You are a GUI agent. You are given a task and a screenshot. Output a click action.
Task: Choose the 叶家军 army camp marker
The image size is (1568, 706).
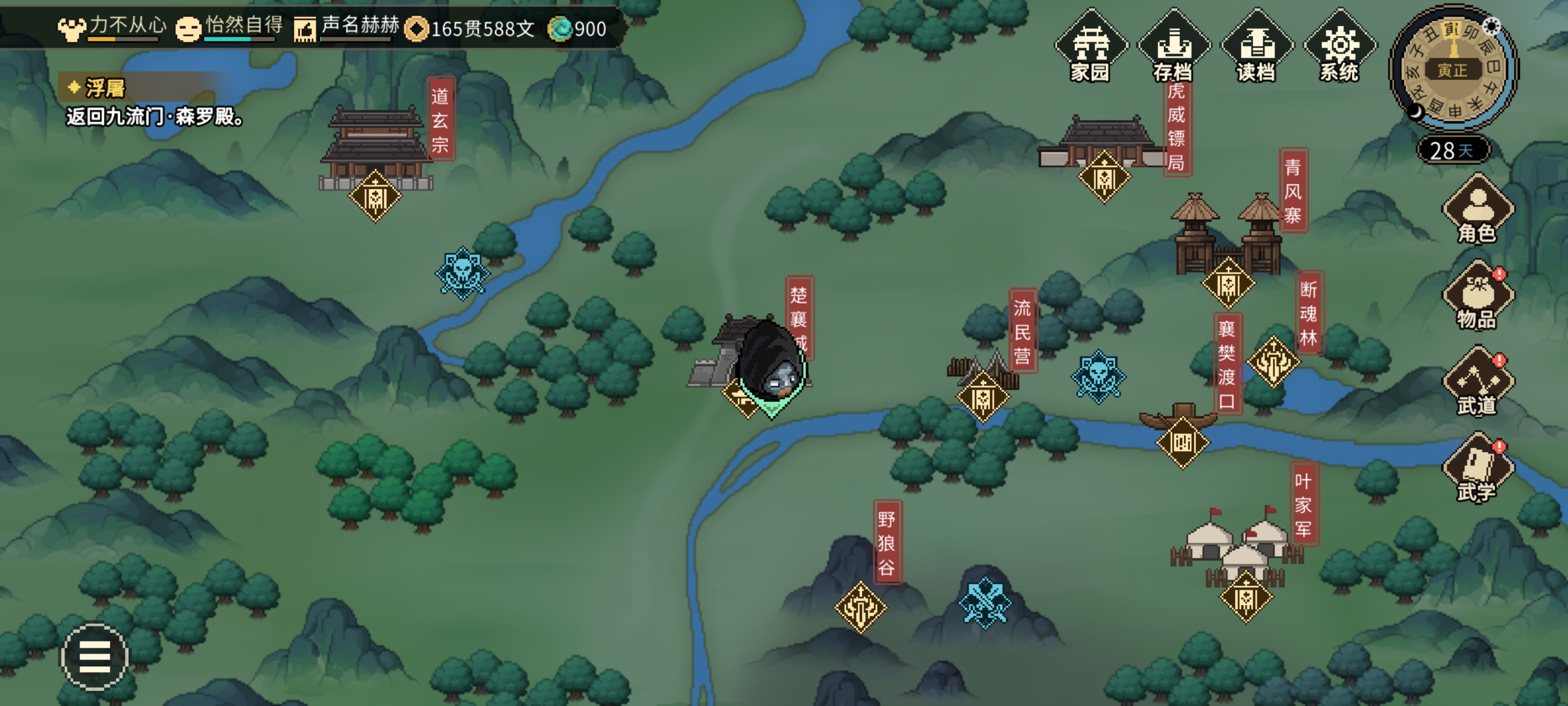[x=1245, y=597]
